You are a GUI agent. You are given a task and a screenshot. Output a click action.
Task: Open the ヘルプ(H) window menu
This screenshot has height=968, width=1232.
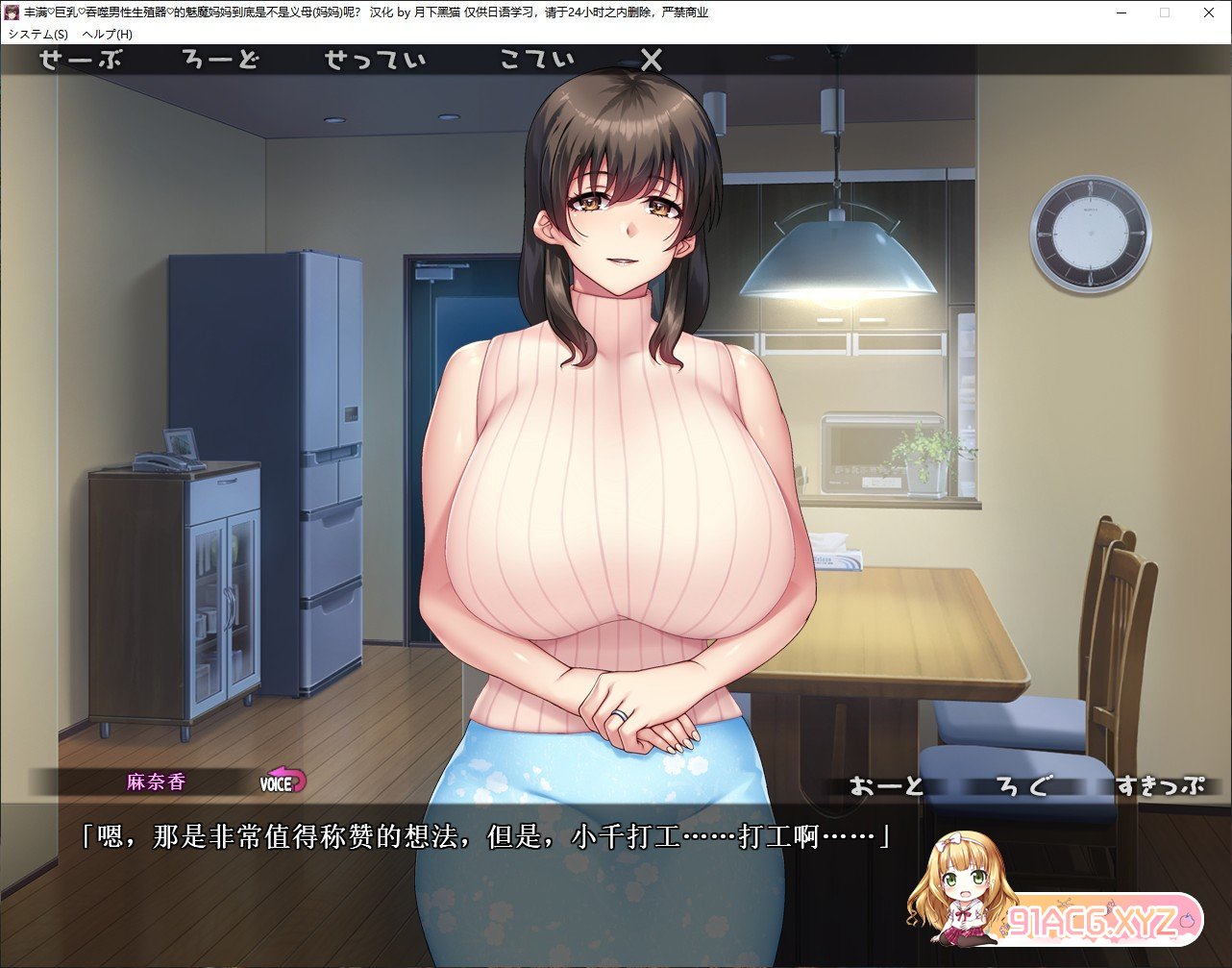pyautogui.click(x=108, y=34)
